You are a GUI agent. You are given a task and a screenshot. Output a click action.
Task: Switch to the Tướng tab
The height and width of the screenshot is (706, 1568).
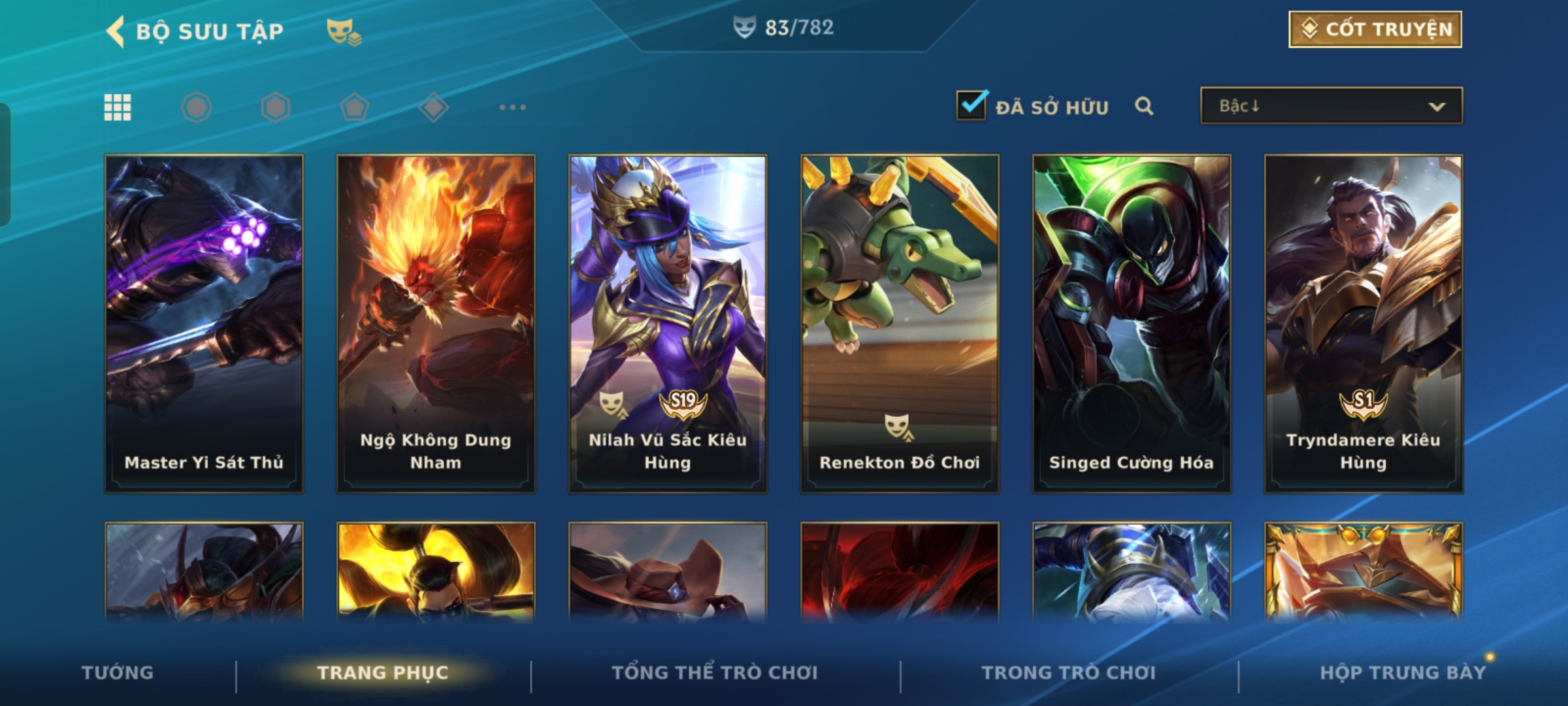tap(118, 673)
